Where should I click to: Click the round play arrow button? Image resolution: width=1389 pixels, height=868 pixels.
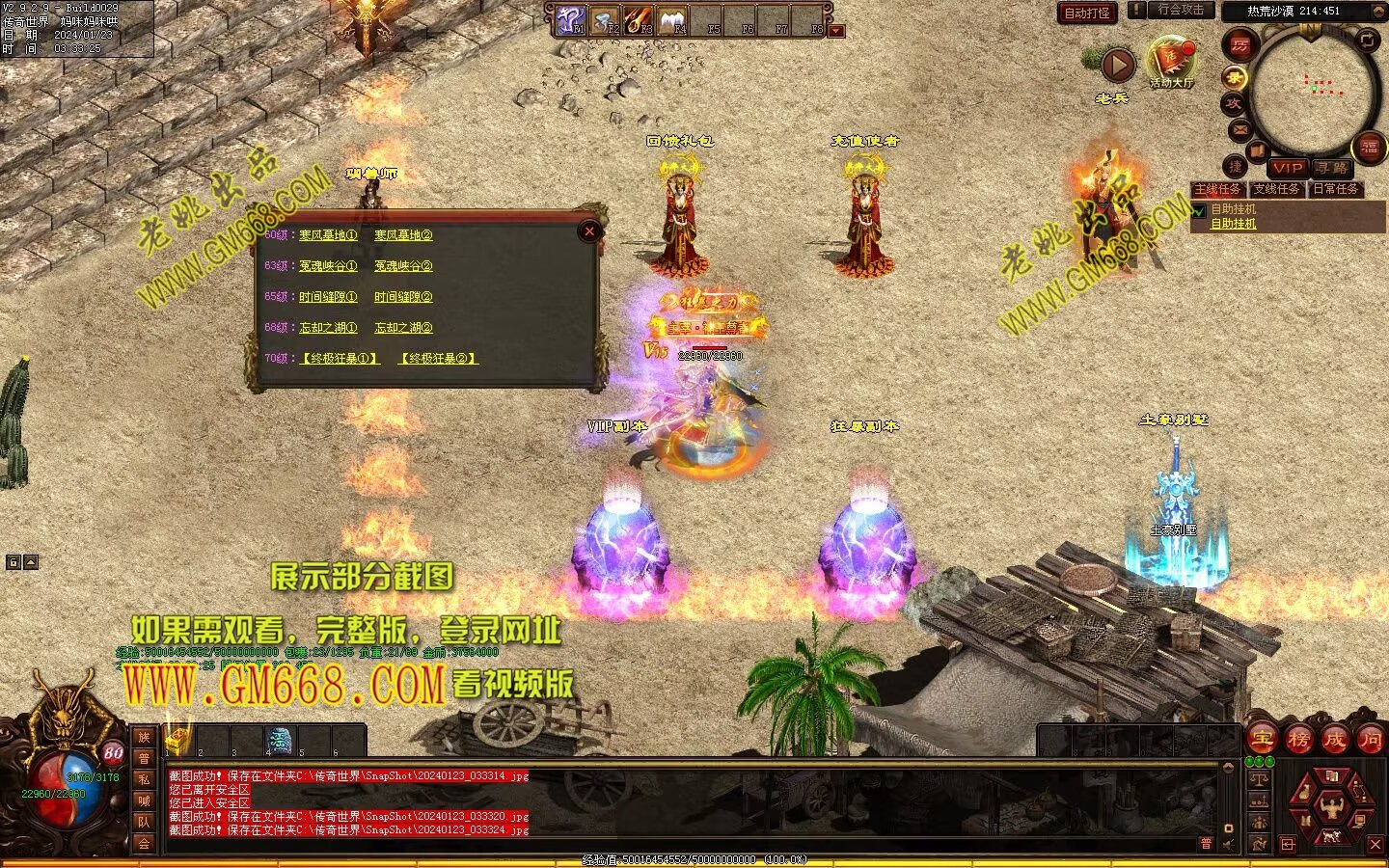click(1118, 66)
